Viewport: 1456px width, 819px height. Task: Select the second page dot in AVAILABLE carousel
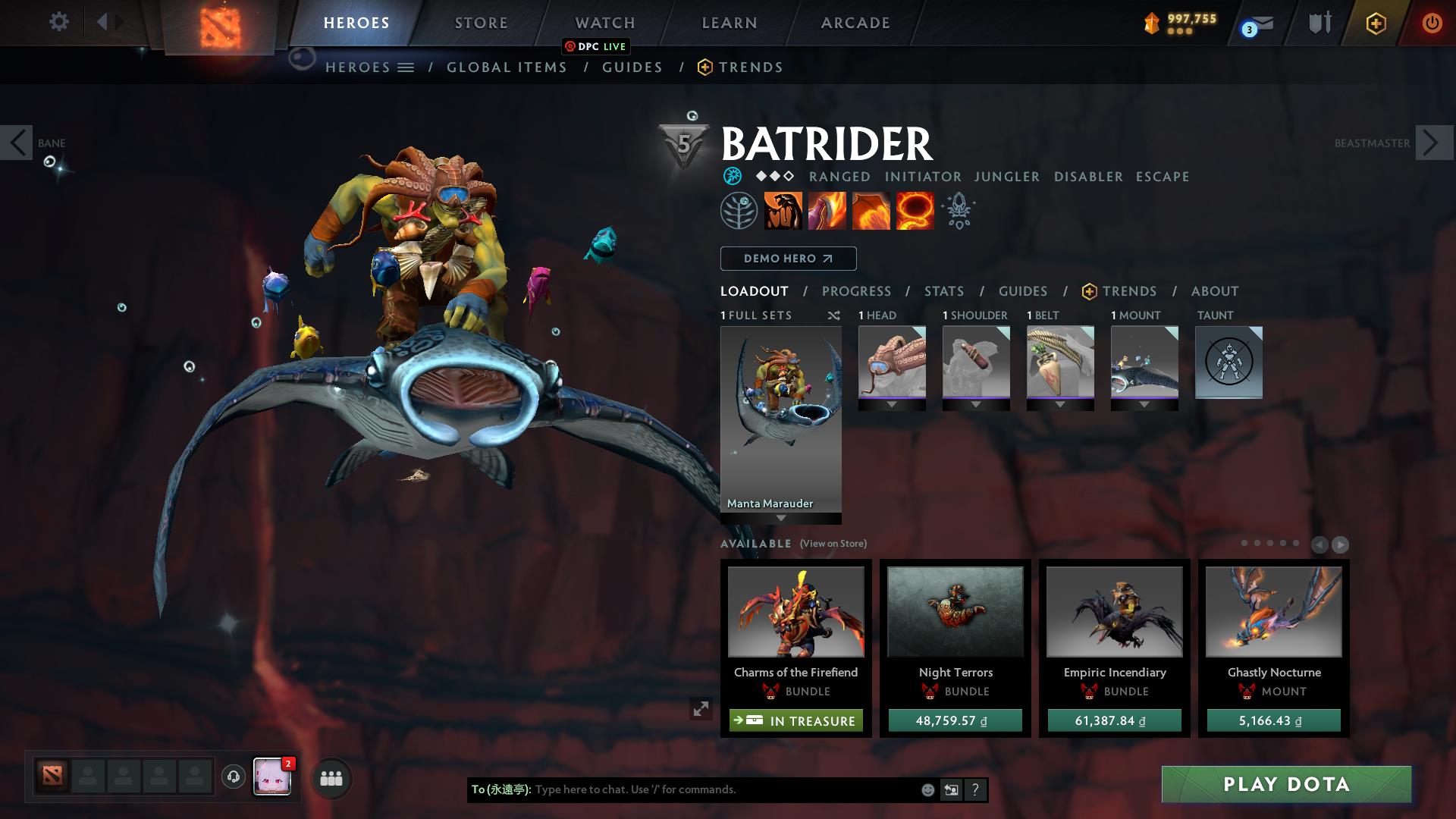(x=1257, y=542)
